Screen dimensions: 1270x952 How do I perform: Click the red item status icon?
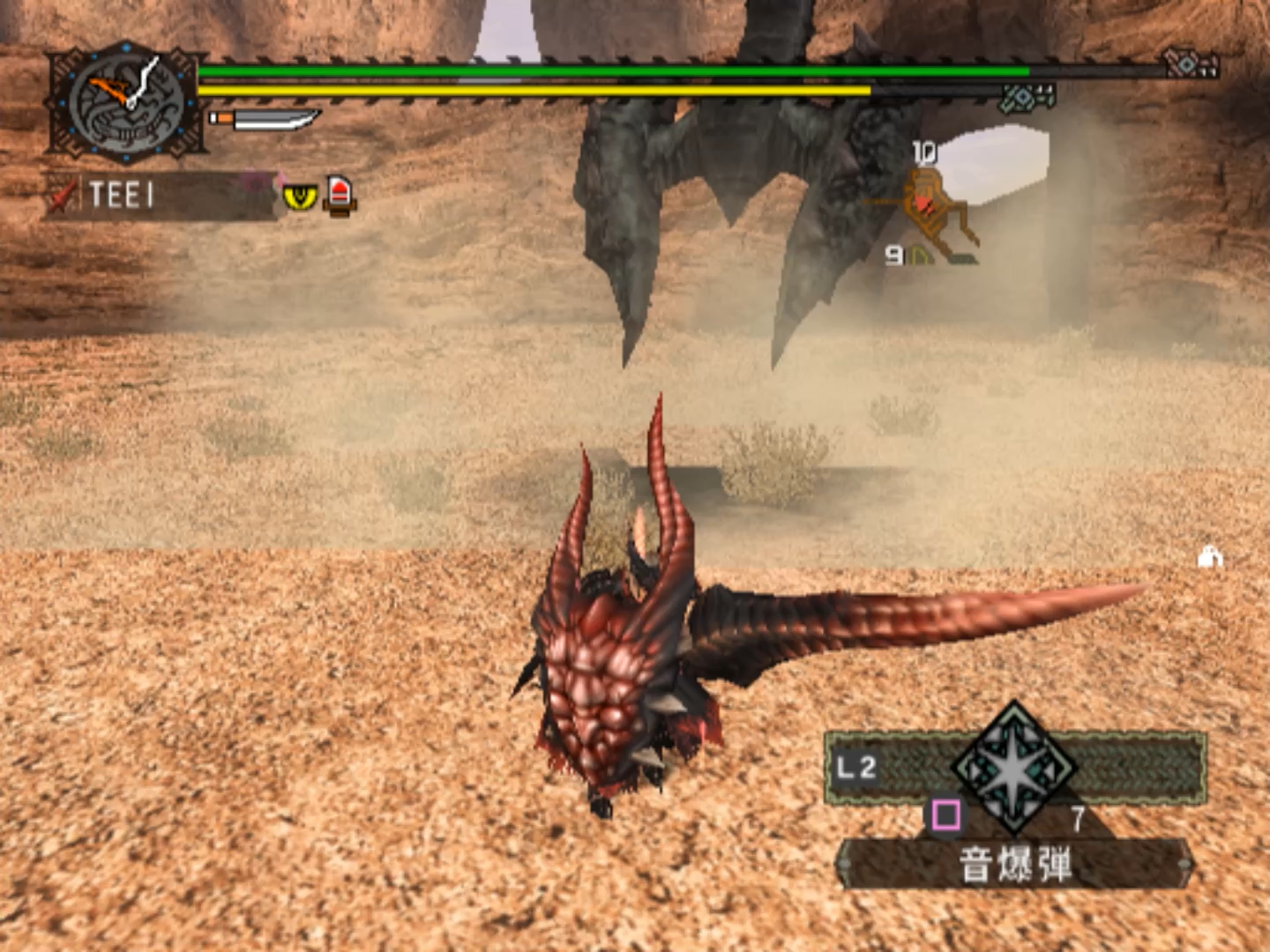[340, 195]
